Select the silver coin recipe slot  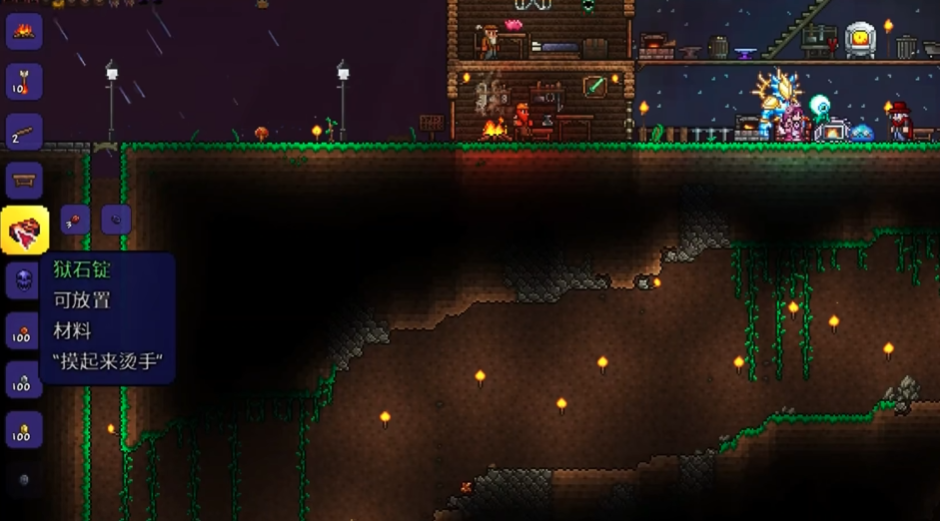24,380
